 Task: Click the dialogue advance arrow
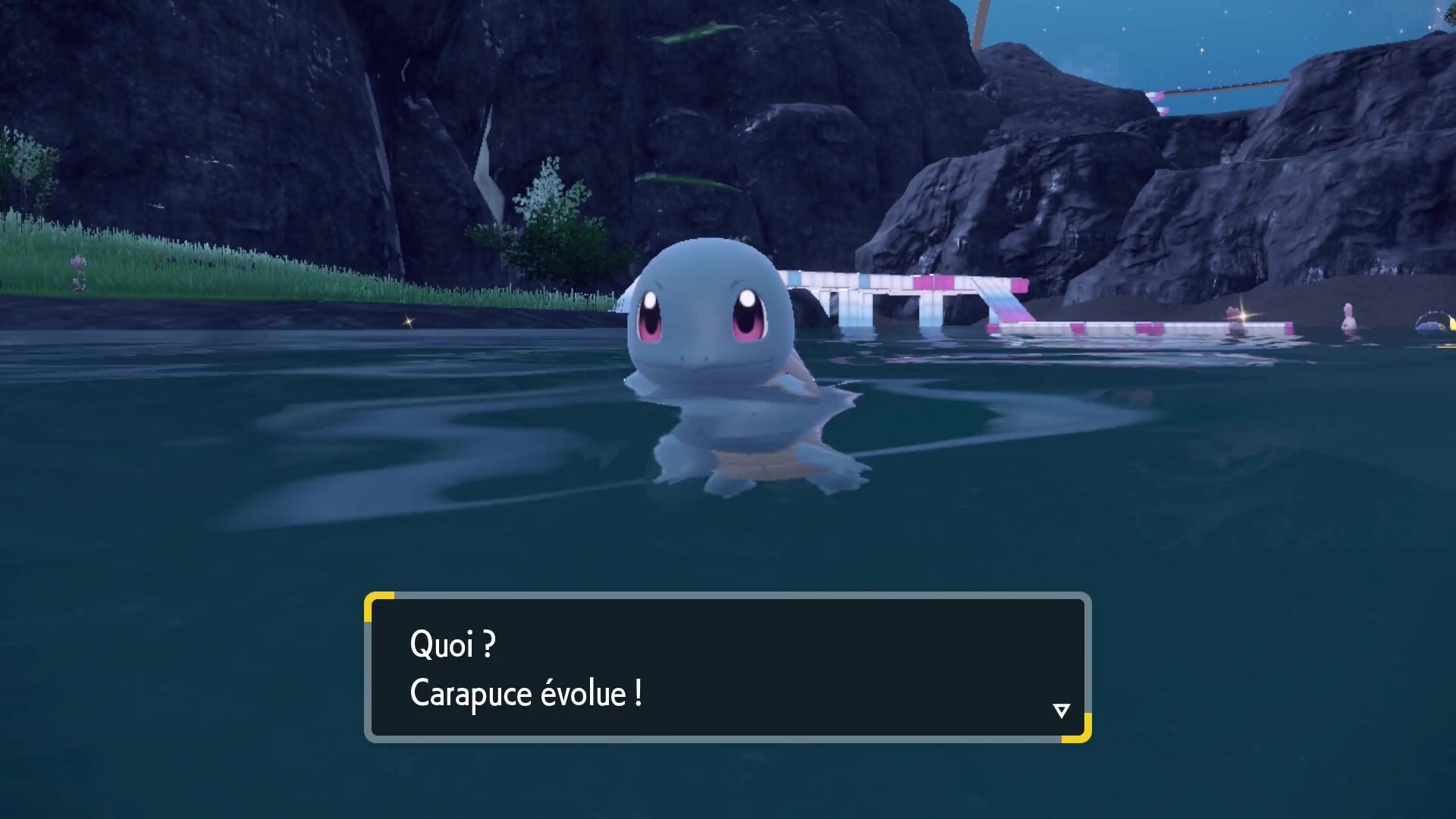click(1062, 710)
